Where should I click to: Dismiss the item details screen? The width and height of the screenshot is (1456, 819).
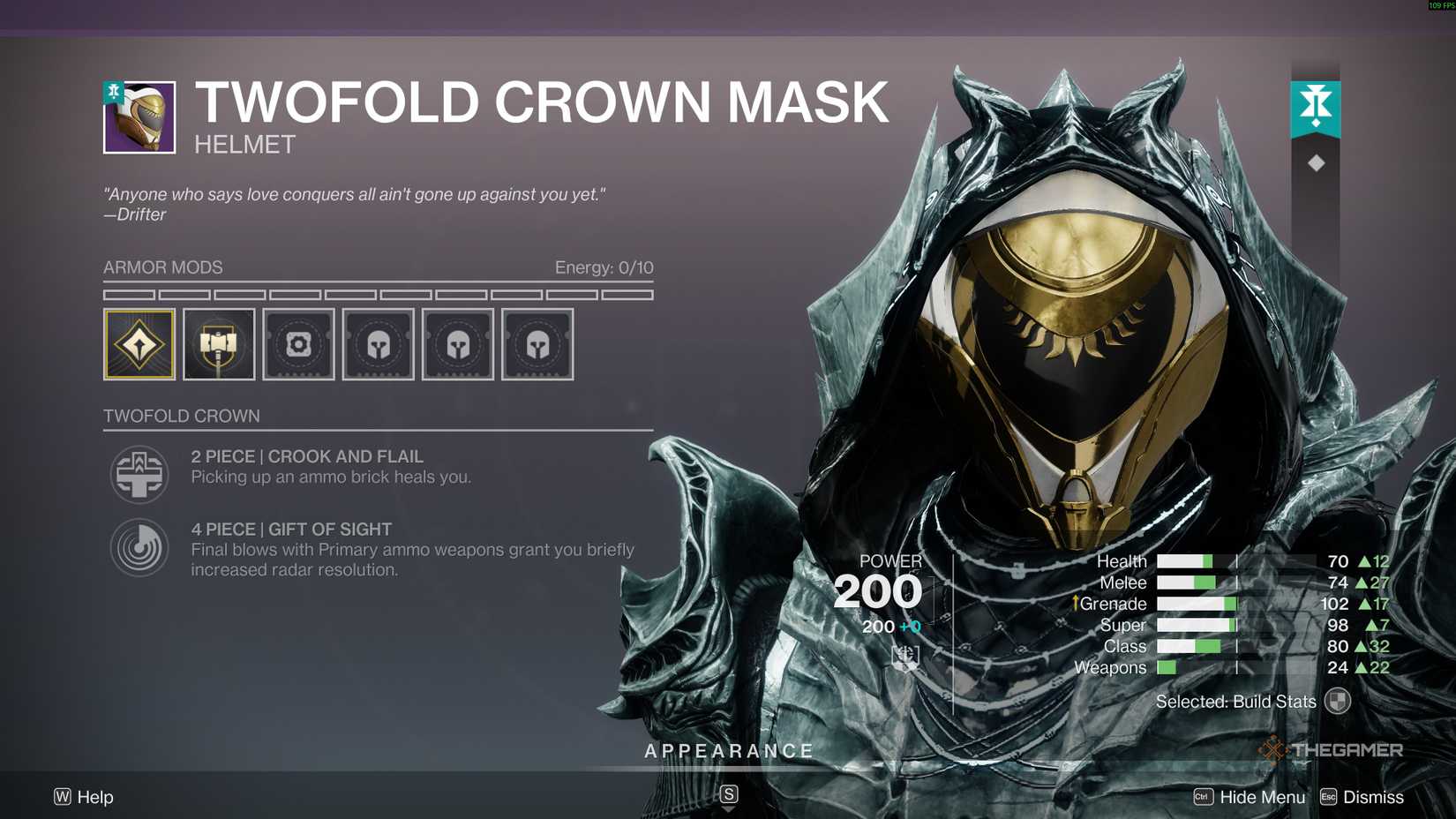tap(1373, 797)
